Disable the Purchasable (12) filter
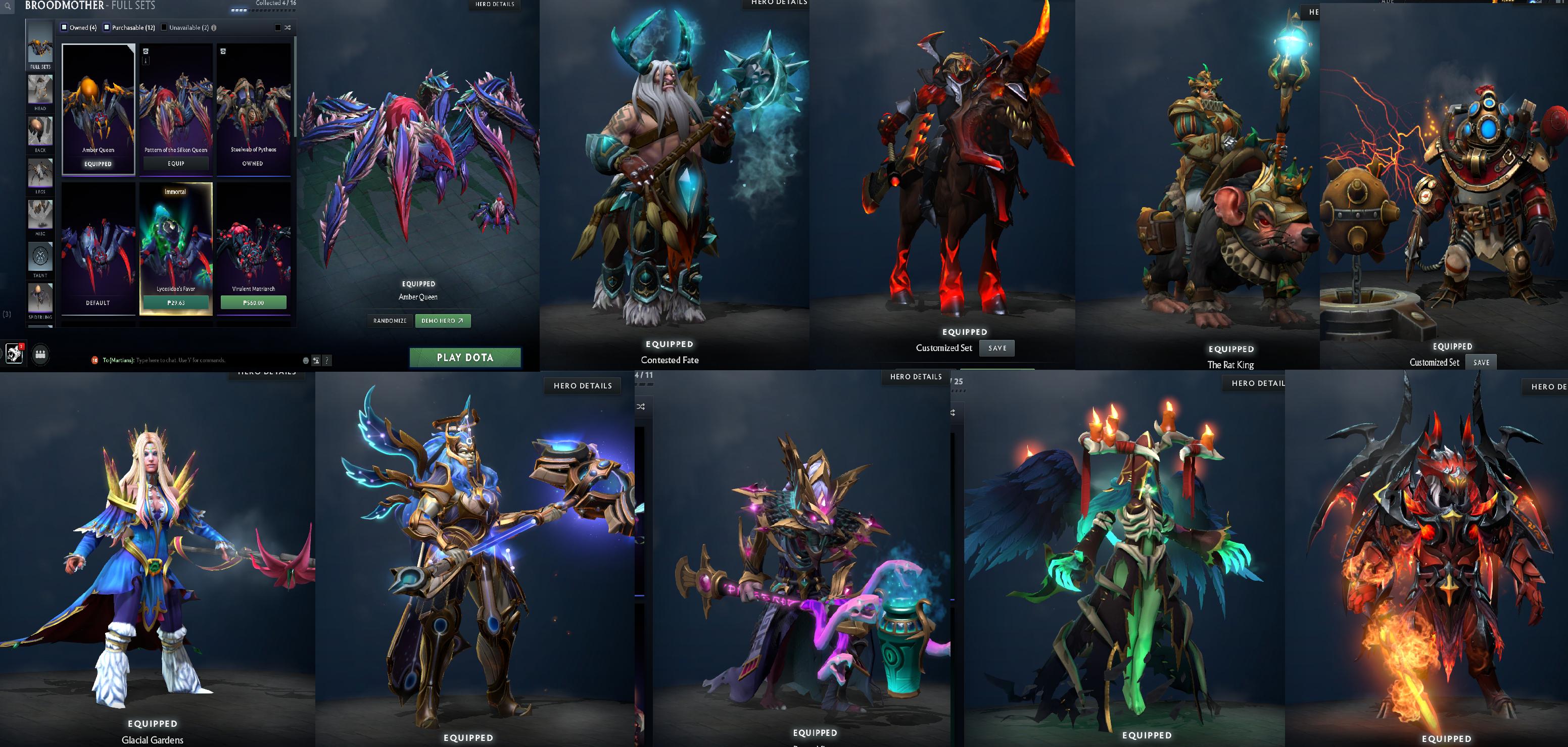Image resolution: width=1568 pixels, height=747 pixels. pyautogui.click(x=106, y=27)
